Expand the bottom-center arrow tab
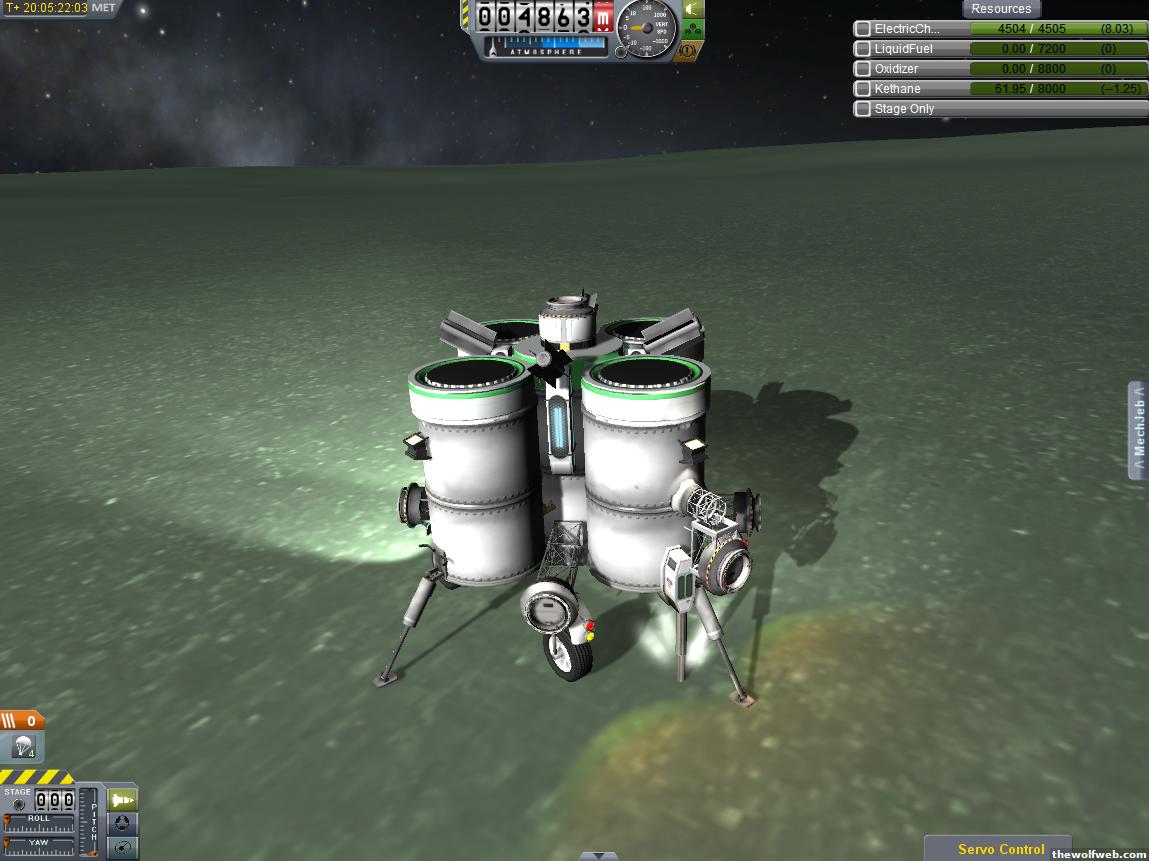The width and height of the screenshot is (1149, 861). click(598, 856)
